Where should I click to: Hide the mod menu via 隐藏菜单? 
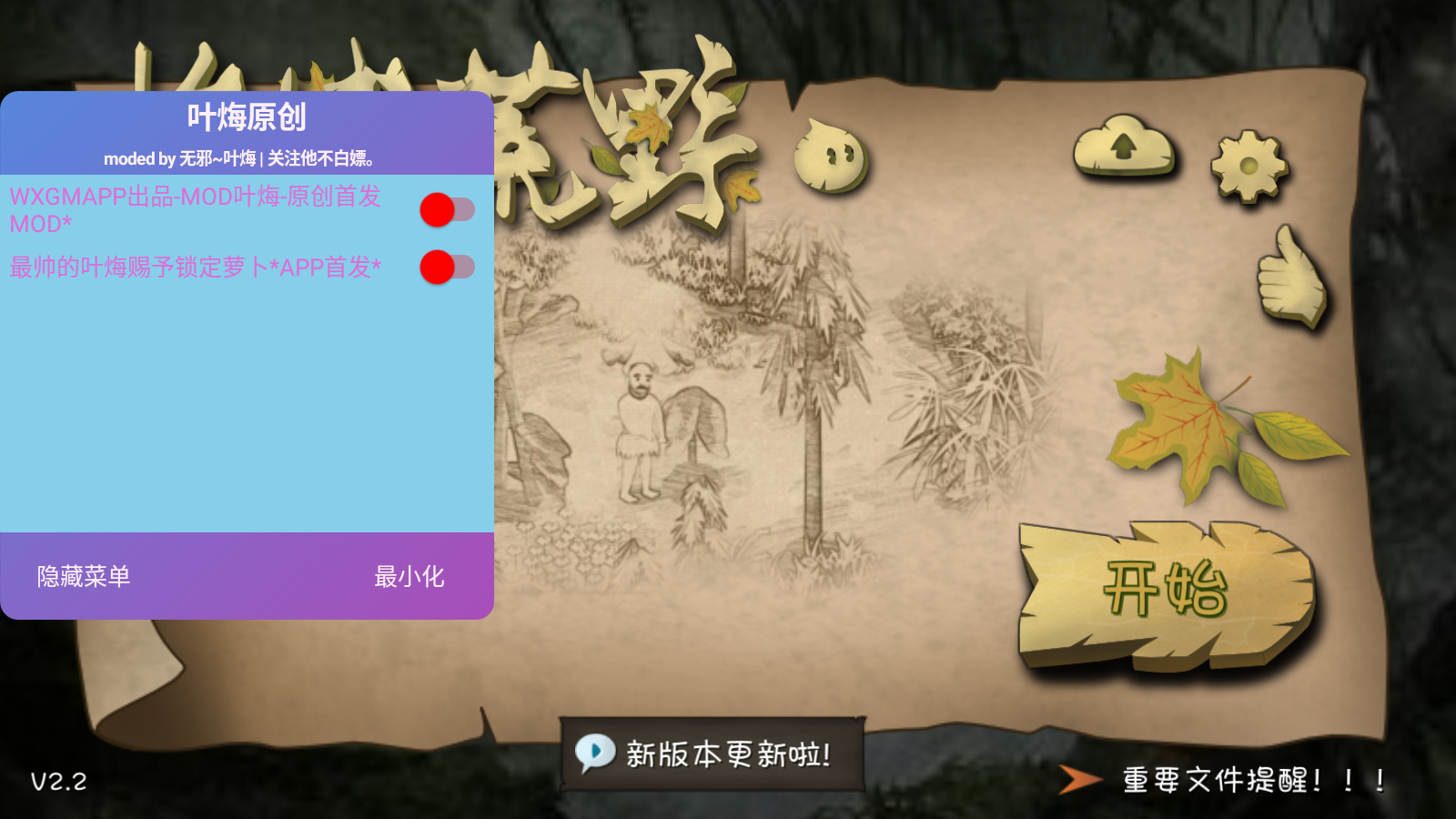click(84, 576)
